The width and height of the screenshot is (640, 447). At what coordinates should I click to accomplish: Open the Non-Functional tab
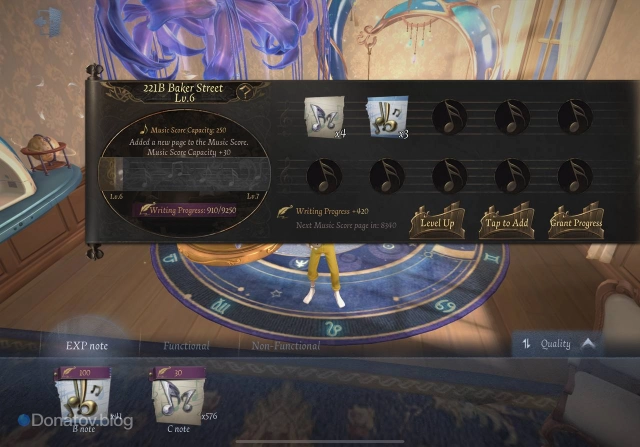tap(285, 346)
